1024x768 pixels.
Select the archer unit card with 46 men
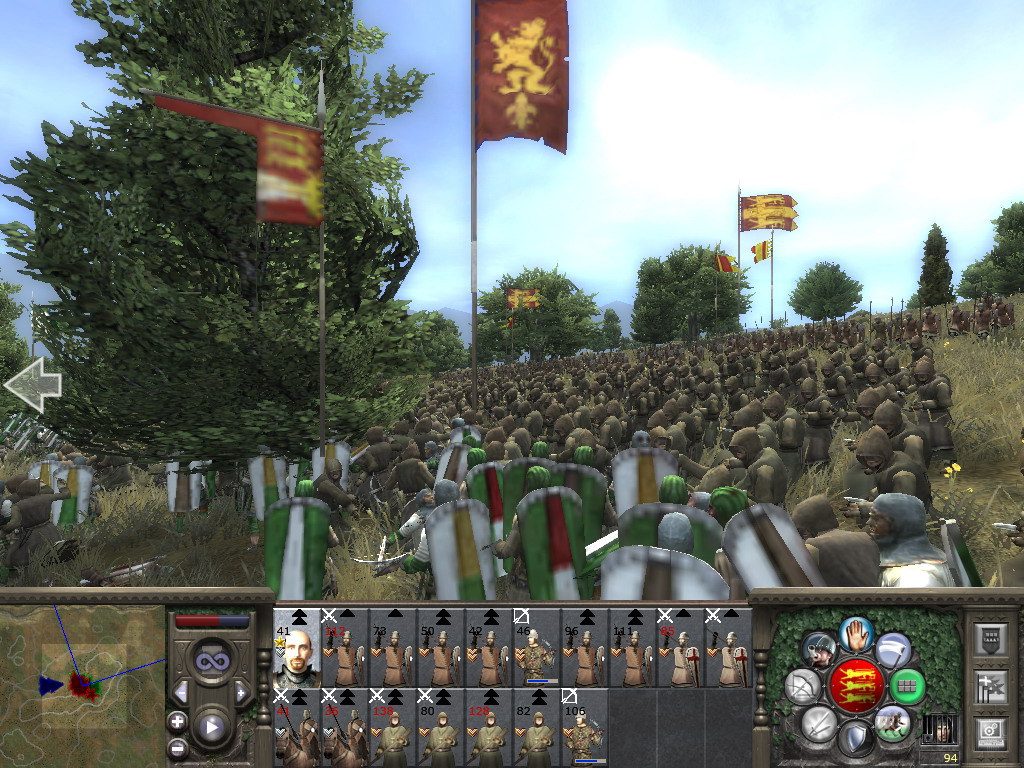(536, 647)
